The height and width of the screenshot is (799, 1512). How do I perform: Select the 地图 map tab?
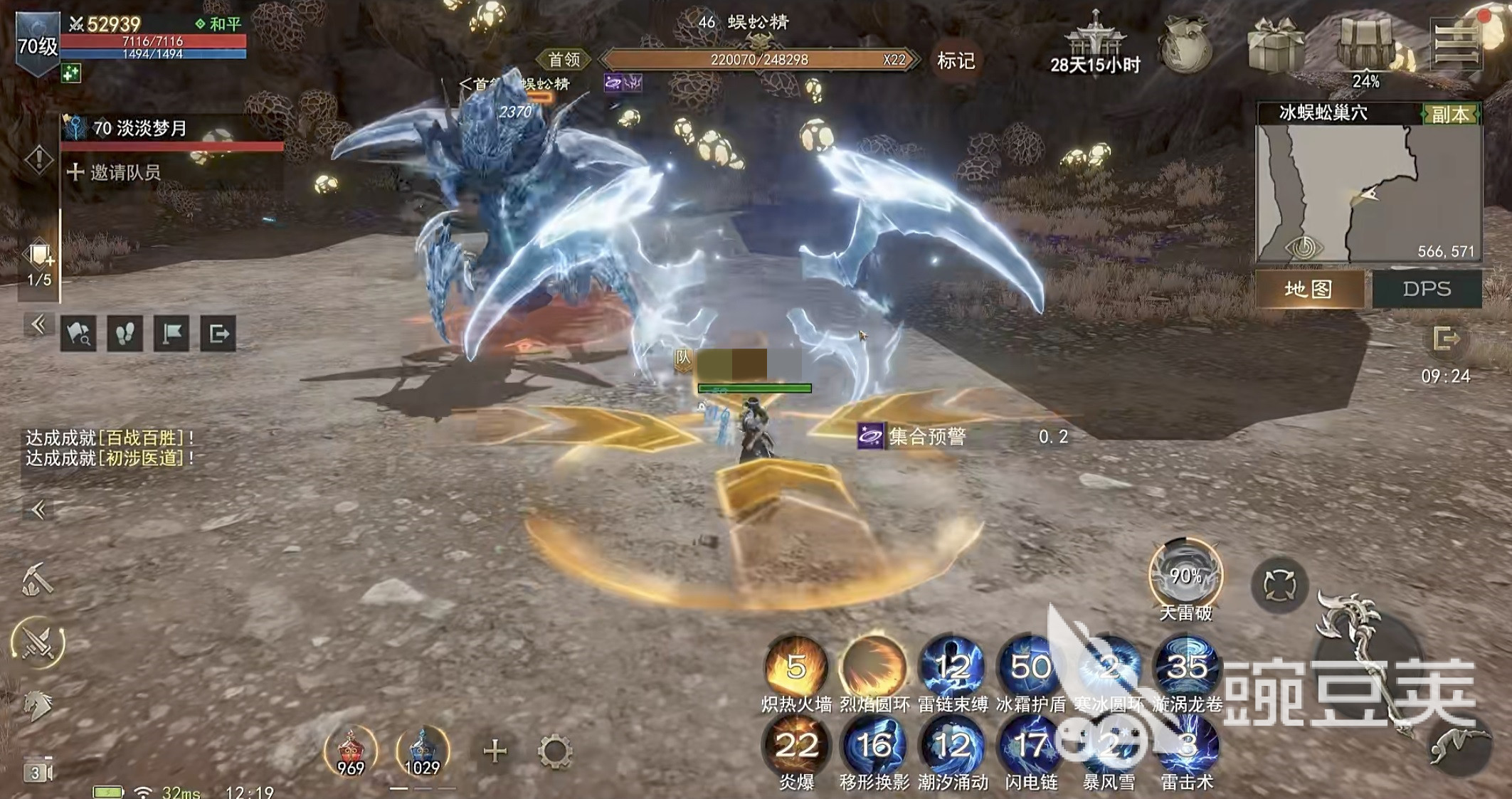[x=1309, y=289]
